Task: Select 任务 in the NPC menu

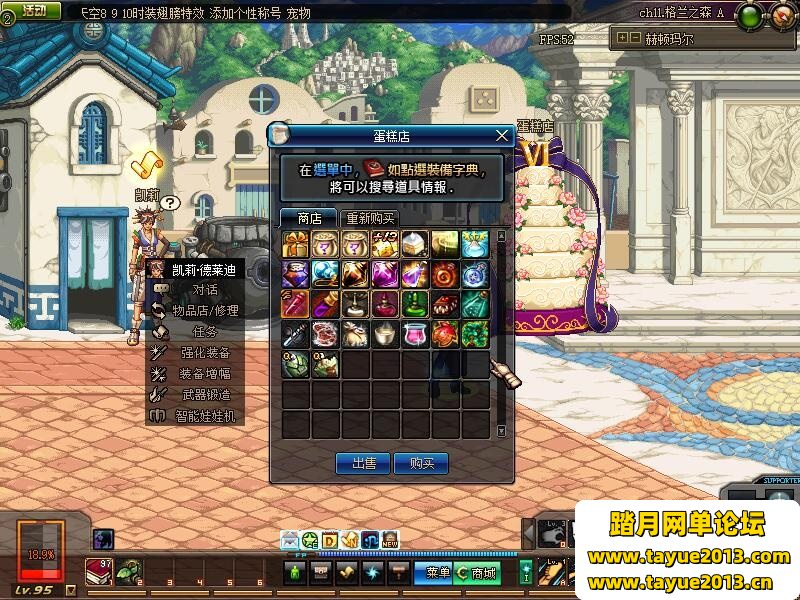Action: coord(205,331)
